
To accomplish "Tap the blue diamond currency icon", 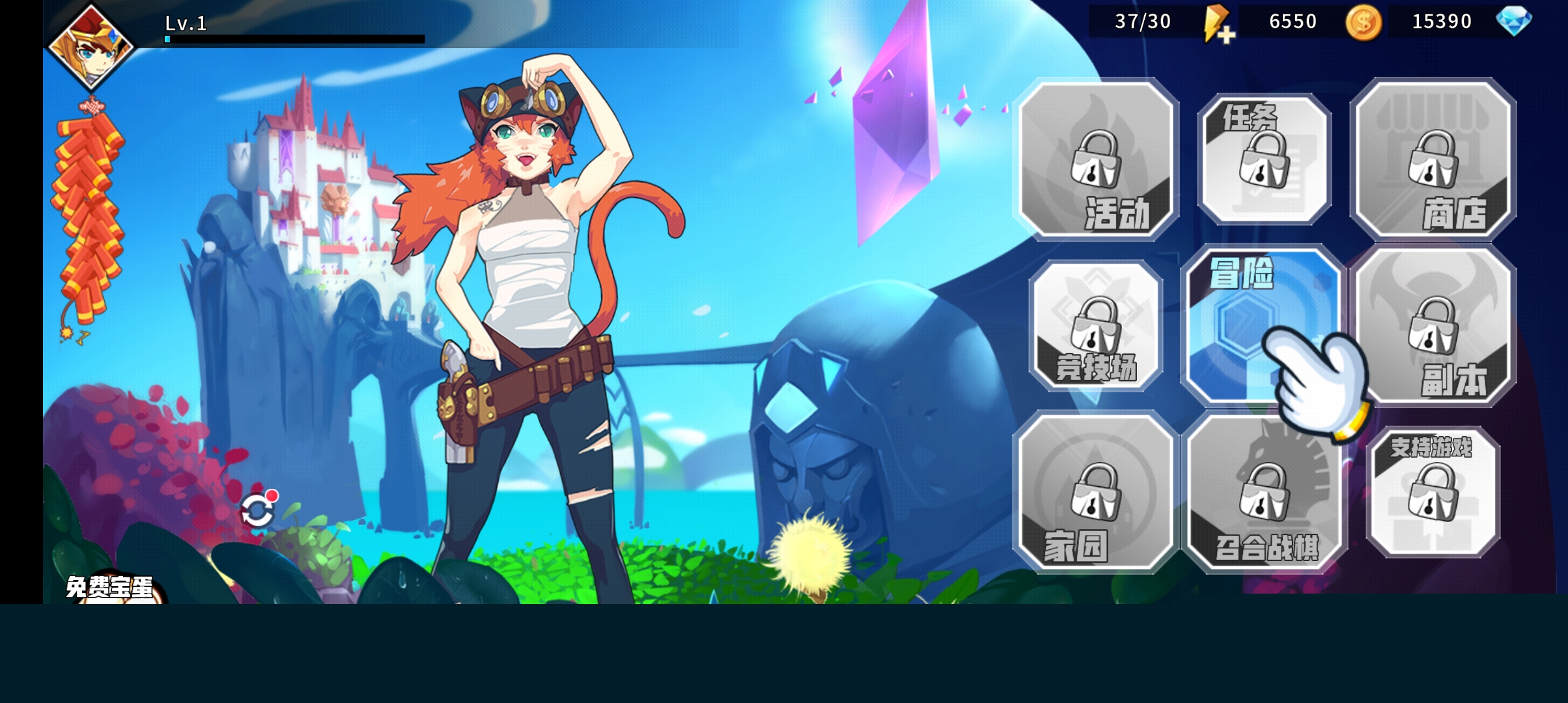I will click(x=1513, y=21).
